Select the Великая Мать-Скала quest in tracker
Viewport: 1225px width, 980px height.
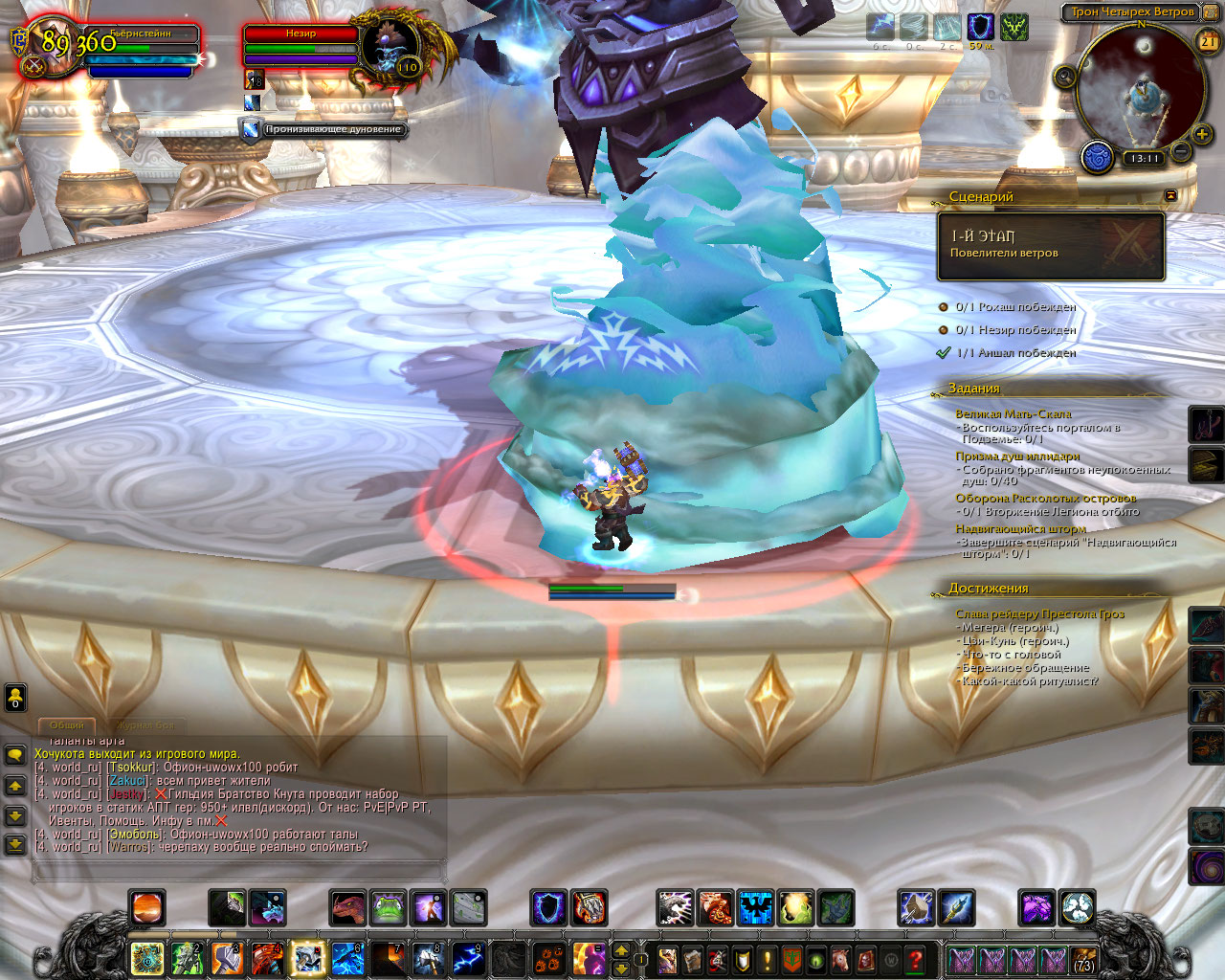tap(1013, 414)
